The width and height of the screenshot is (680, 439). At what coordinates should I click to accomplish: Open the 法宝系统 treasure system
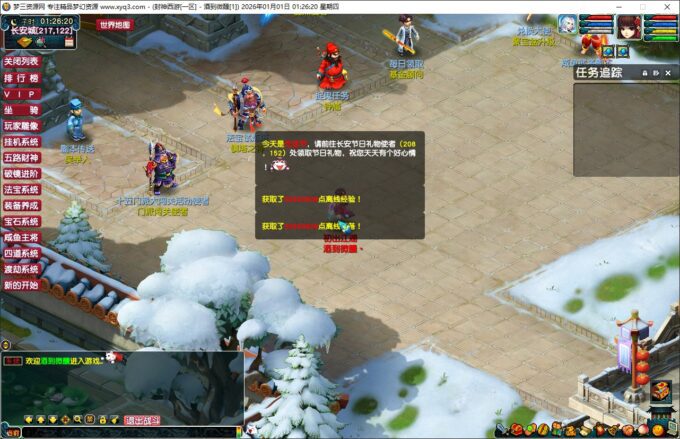click(x=22, y=189)
